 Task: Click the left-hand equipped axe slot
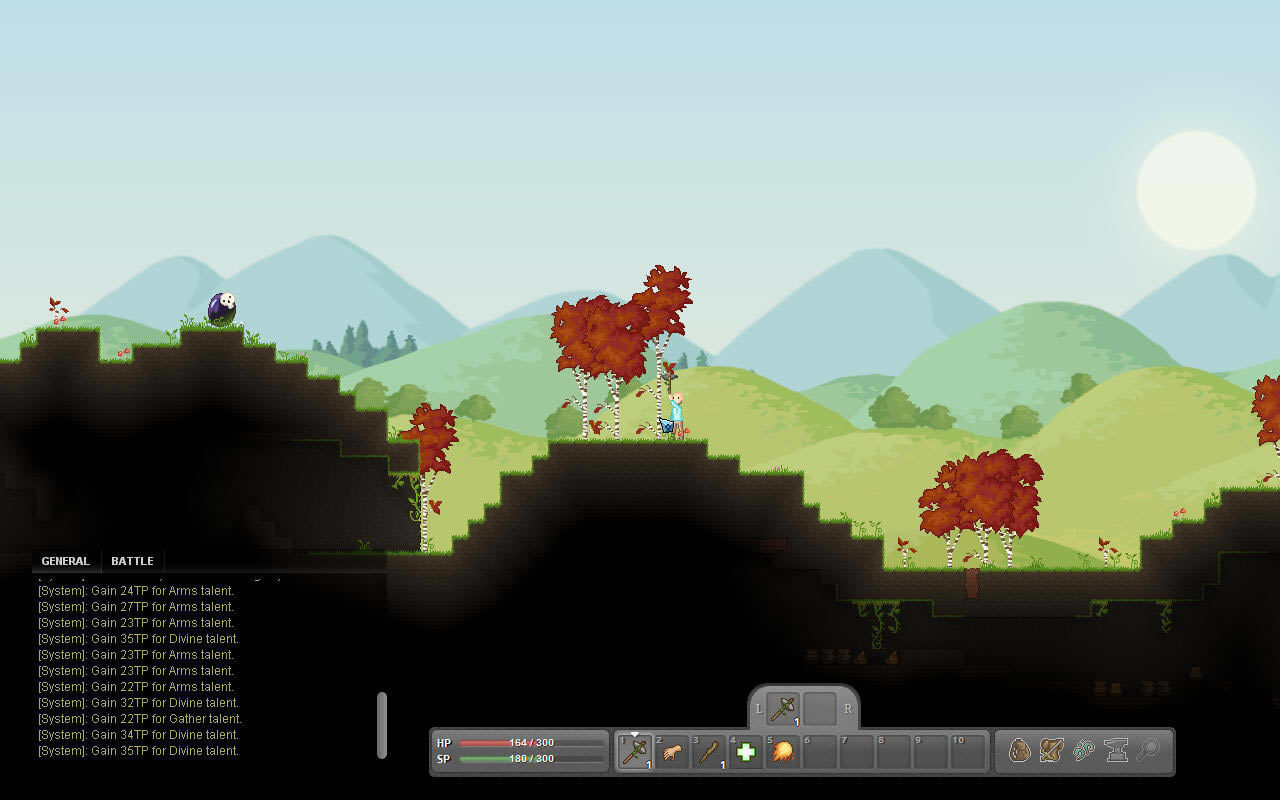[x=783, y=708]
